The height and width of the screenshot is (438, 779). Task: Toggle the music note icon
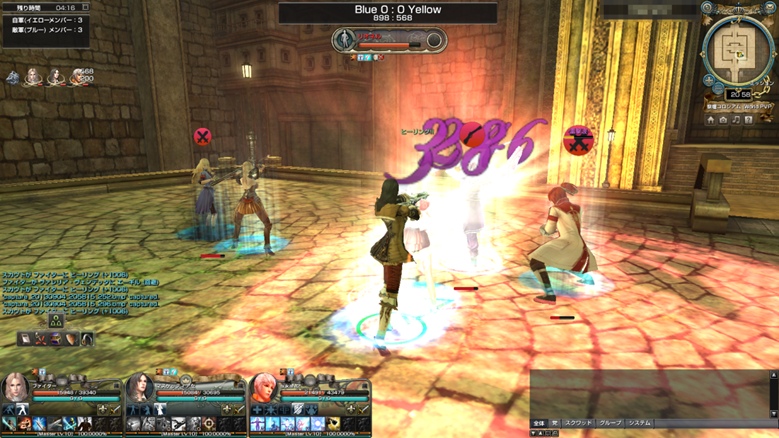coord(737,120)
